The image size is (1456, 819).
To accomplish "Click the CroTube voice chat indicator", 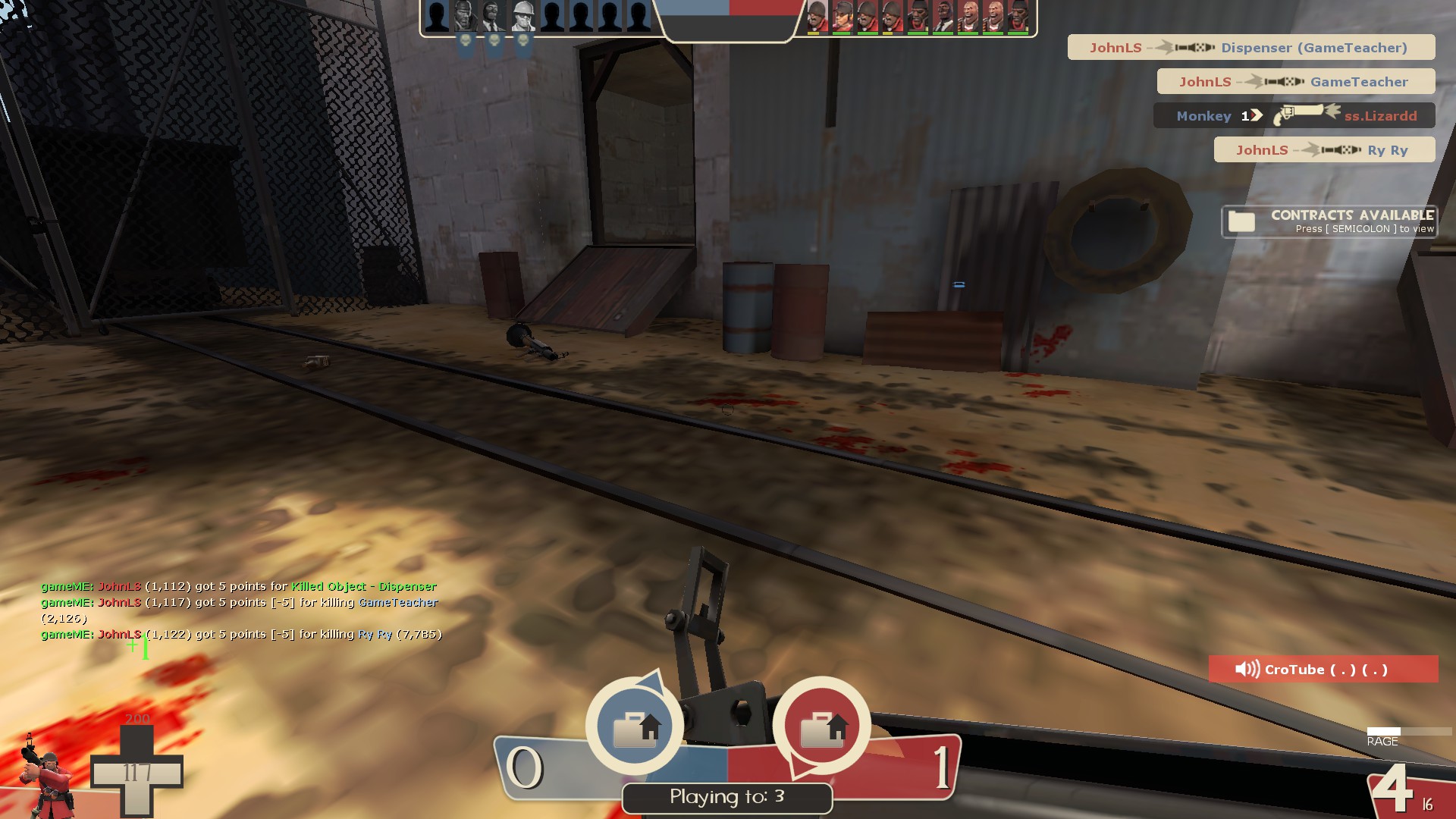I will 1323,670.
